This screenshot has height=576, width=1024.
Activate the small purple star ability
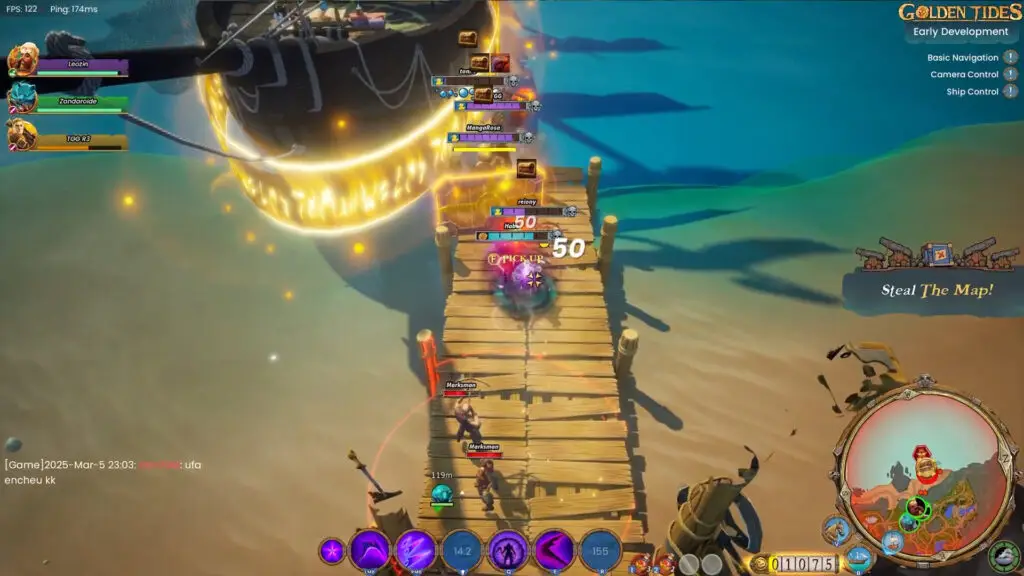pos(332,551)
